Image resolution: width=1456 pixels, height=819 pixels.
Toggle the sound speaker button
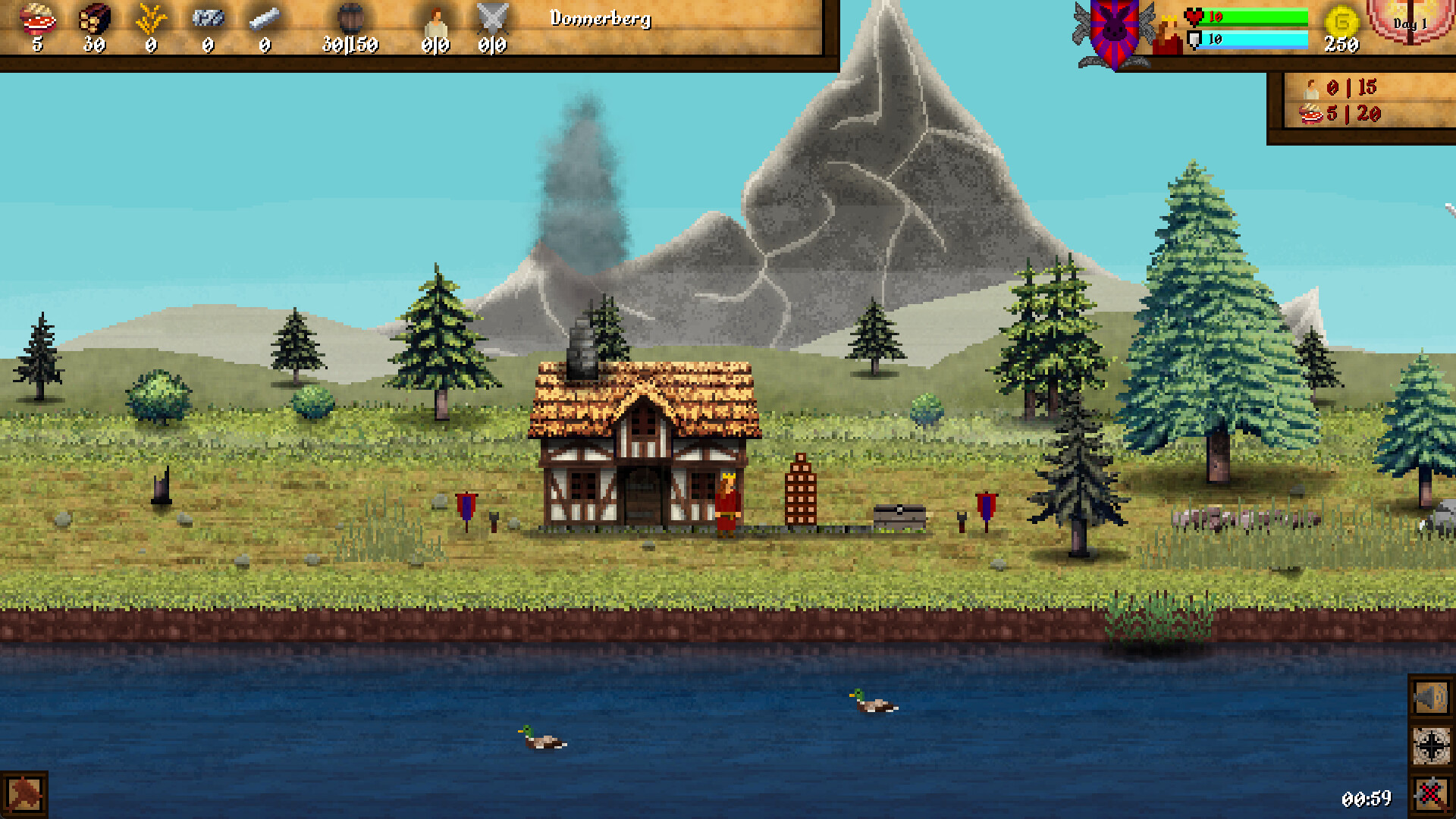(1430, 698)
